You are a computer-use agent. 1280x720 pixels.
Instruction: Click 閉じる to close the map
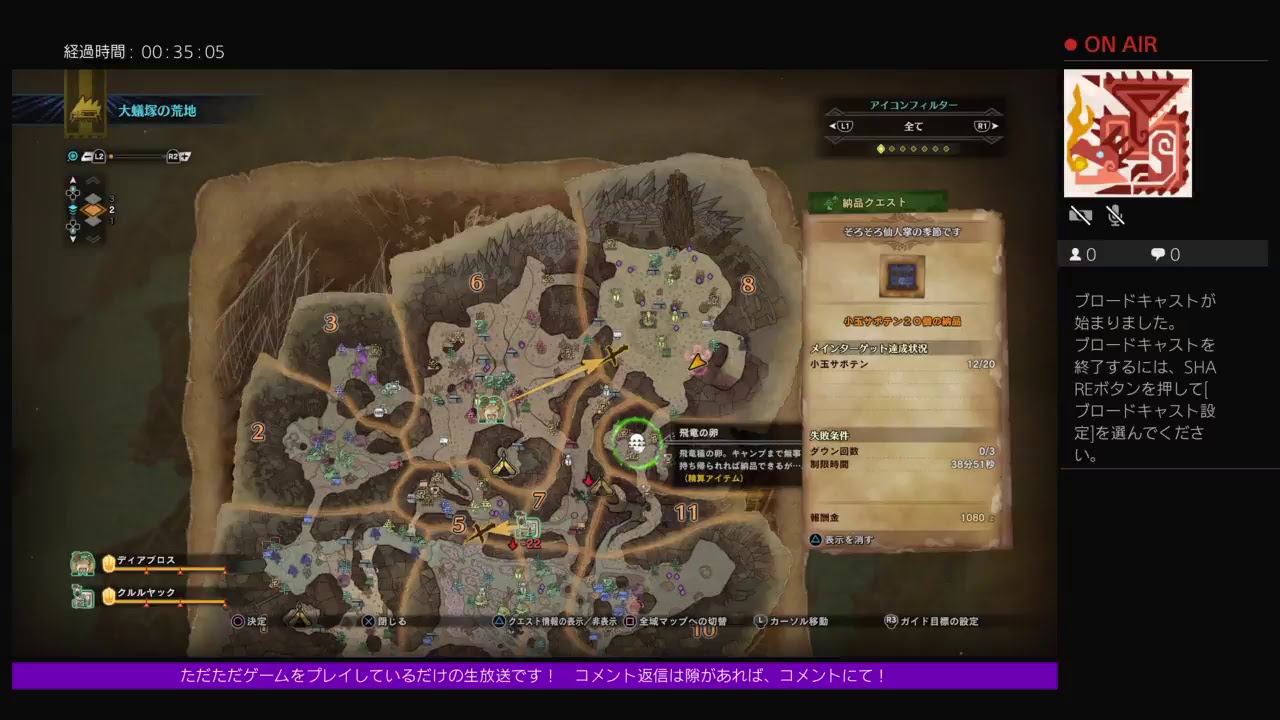(386, 621)
